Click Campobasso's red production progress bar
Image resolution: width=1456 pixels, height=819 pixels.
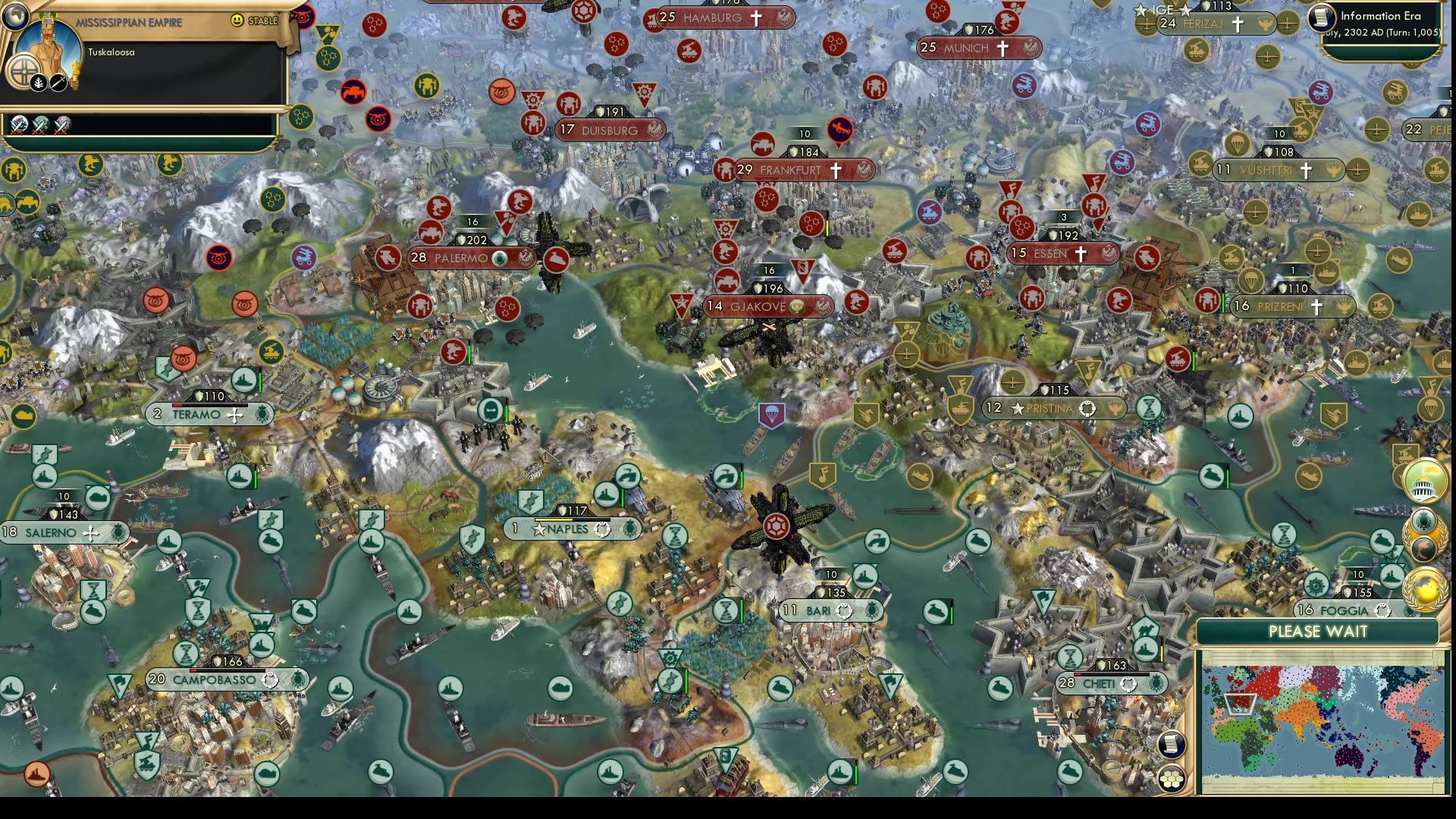(192, 670)
